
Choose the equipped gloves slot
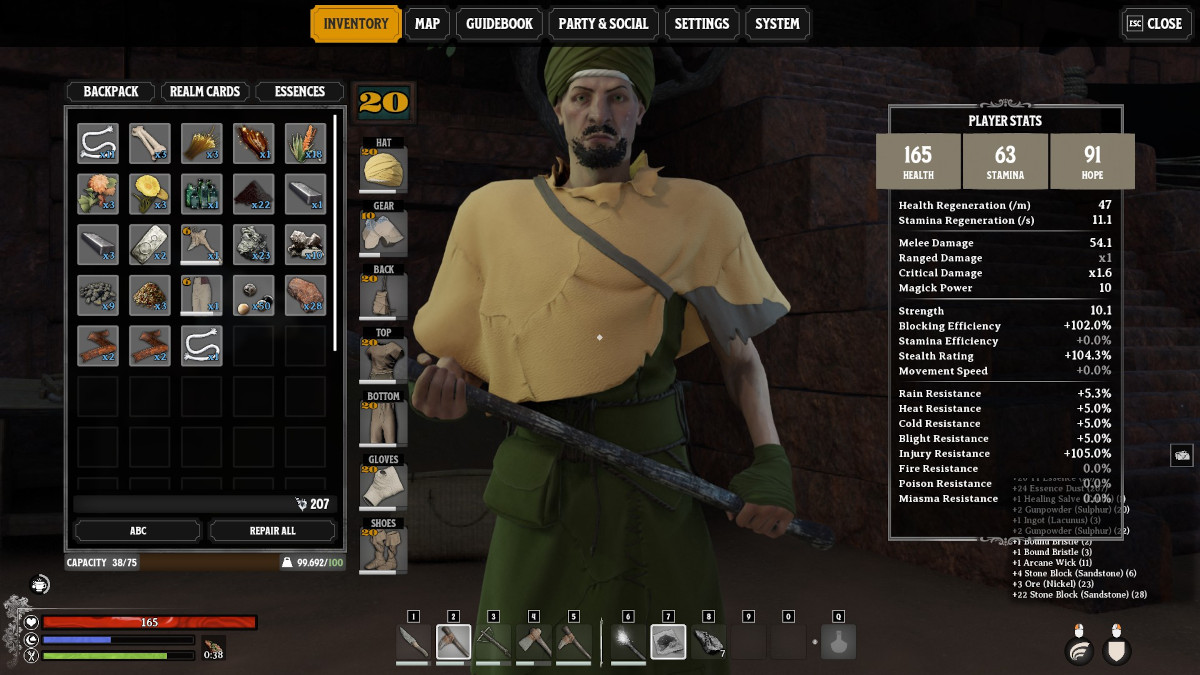pos(383,487)
